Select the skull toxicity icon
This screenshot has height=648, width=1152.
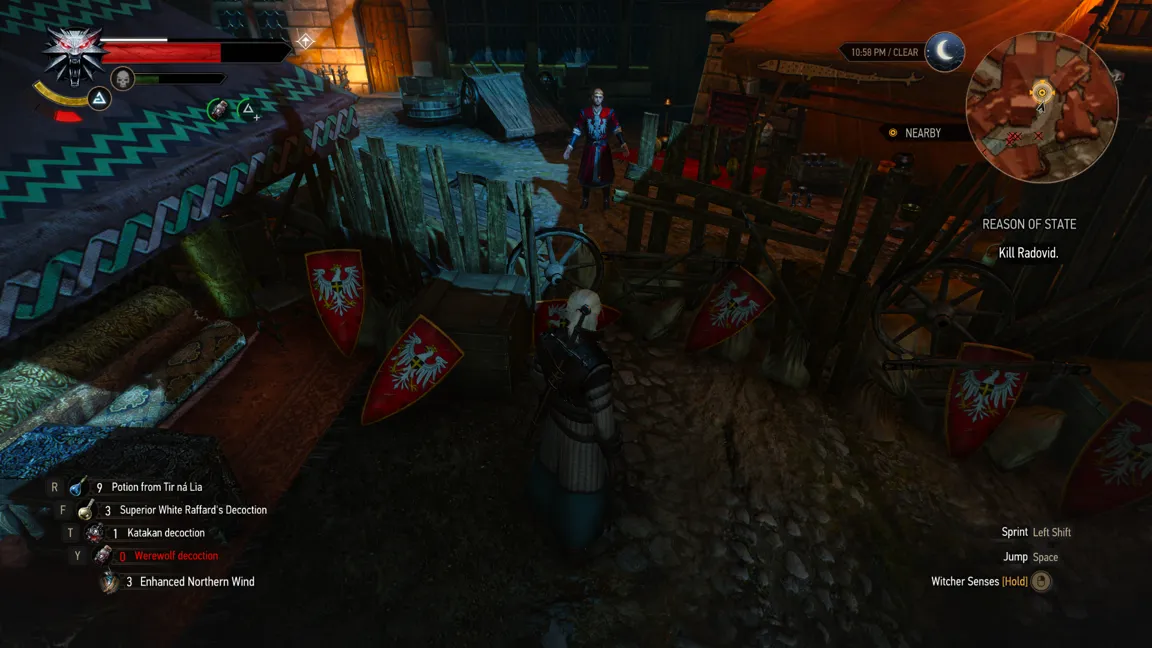click(122, 78)
